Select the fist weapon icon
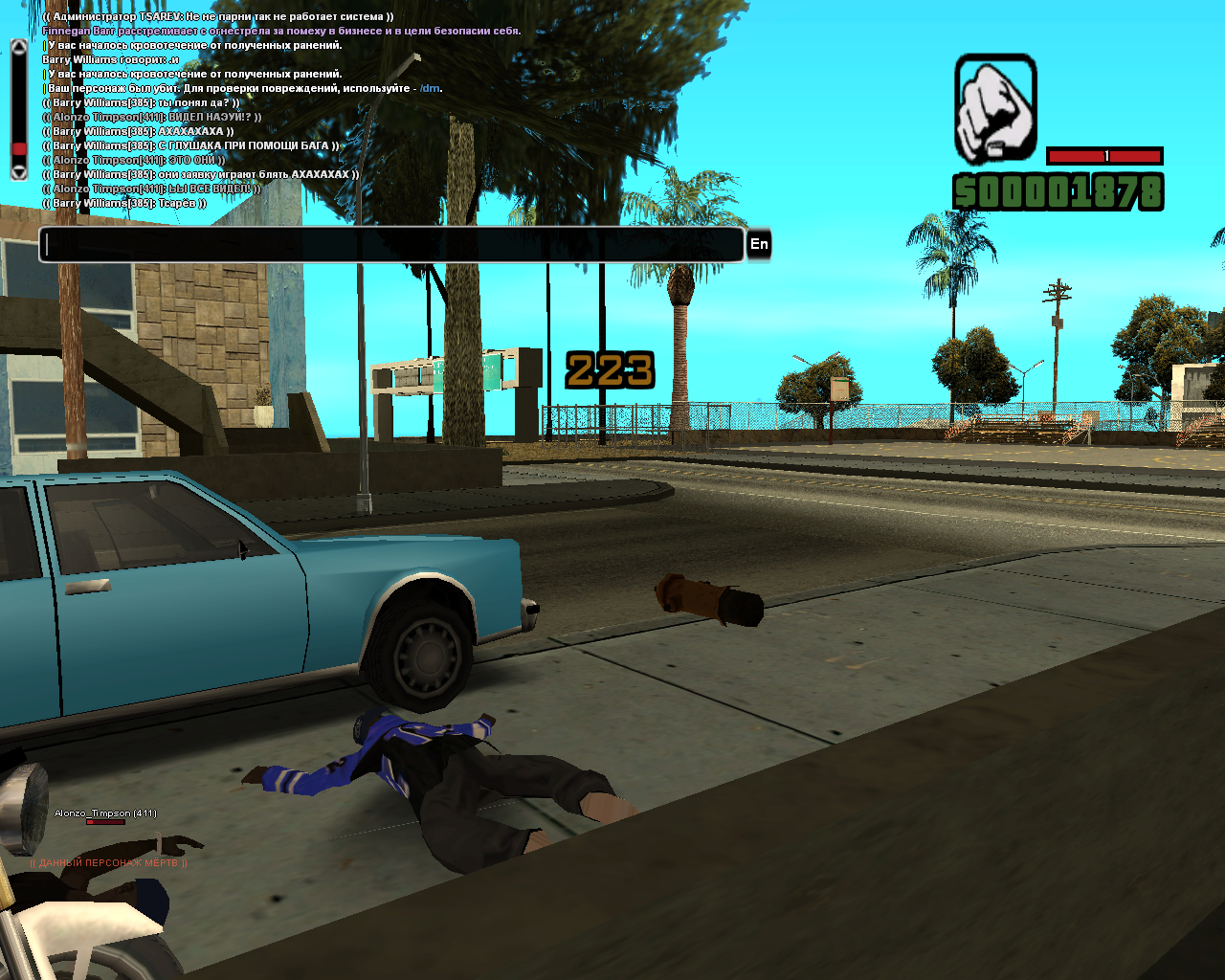The image size is (1225, 980). (x=995, y=108)
